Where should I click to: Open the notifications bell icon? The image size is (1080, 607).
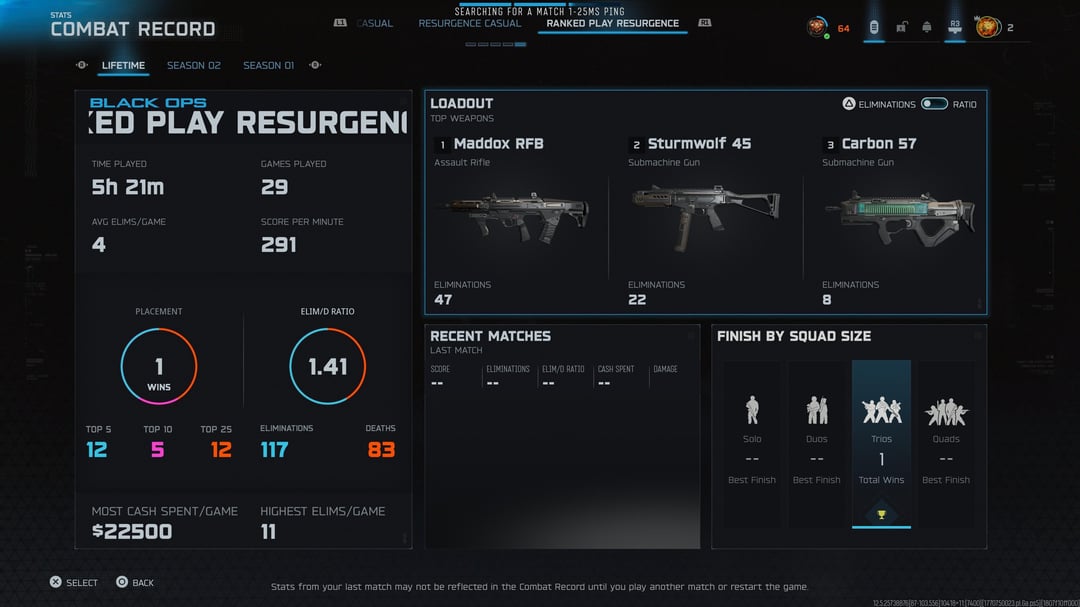pyautogui.click(x=927, y=27)
